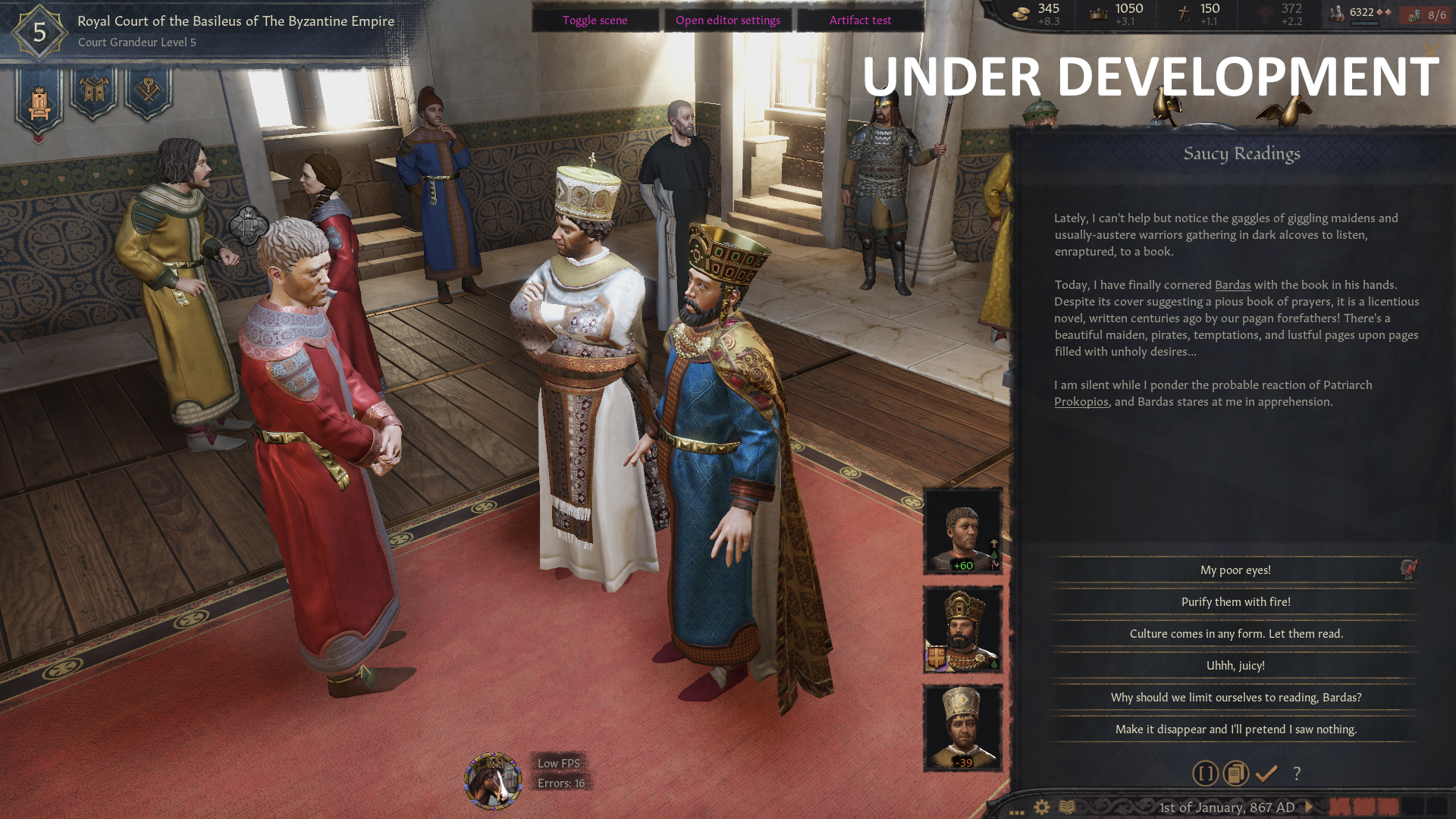This screenshot has height=819, width=1456.
Task: Choose the "Uhhh, juicy!" reply
Action: [1235, 666]
